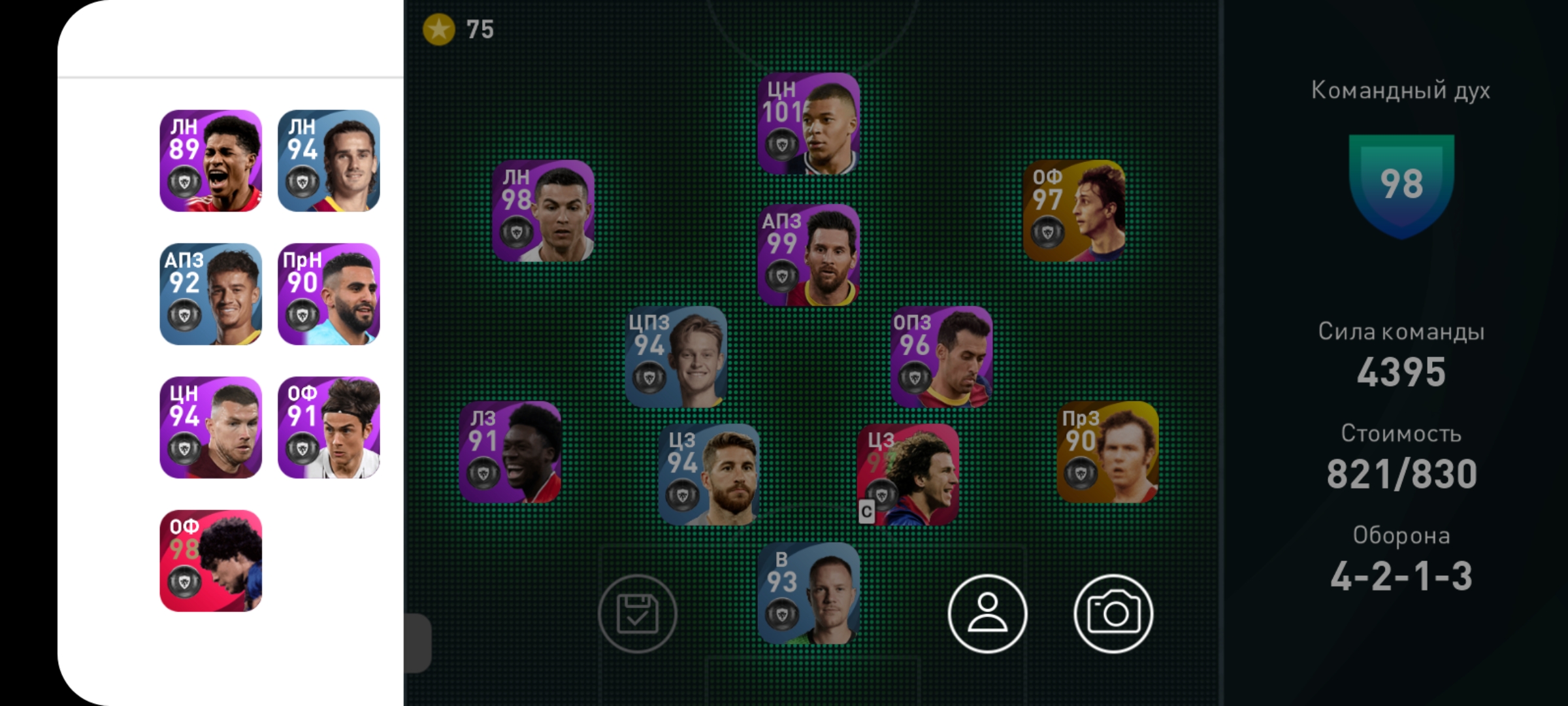1568x706 pixels.
Task: Tap the camera screenshot button
Action: [1113, 614]
